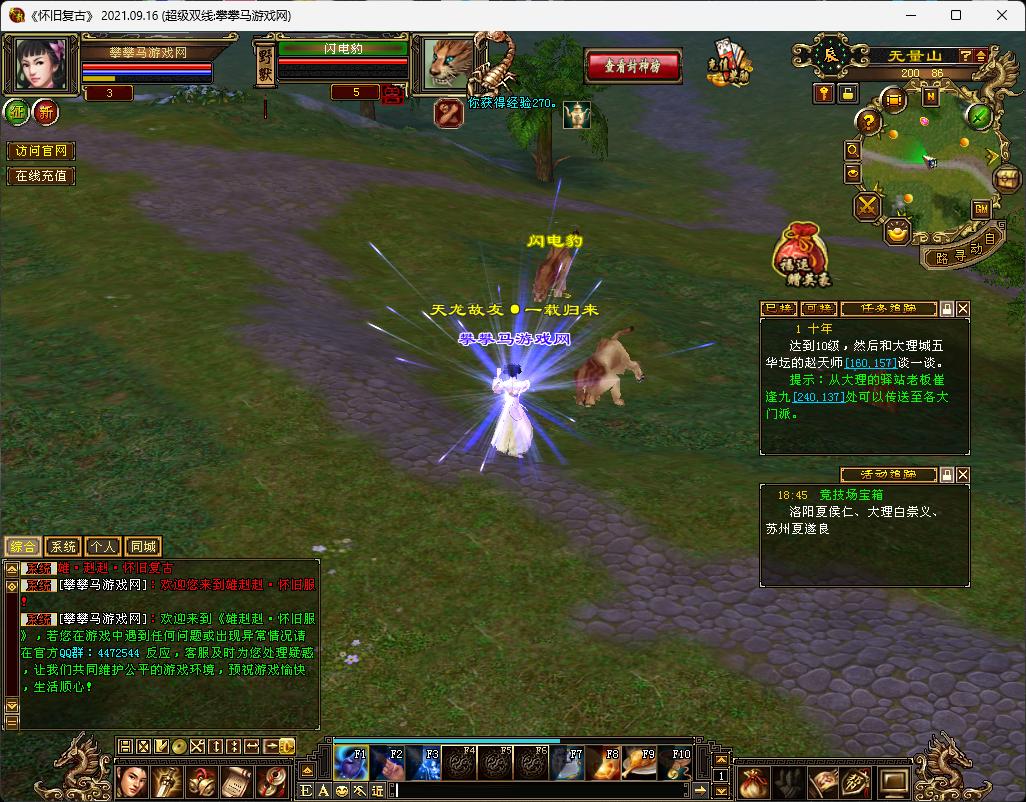Open the character portrait menu icon
This screenshot has width=1026, height=802.
133,781
